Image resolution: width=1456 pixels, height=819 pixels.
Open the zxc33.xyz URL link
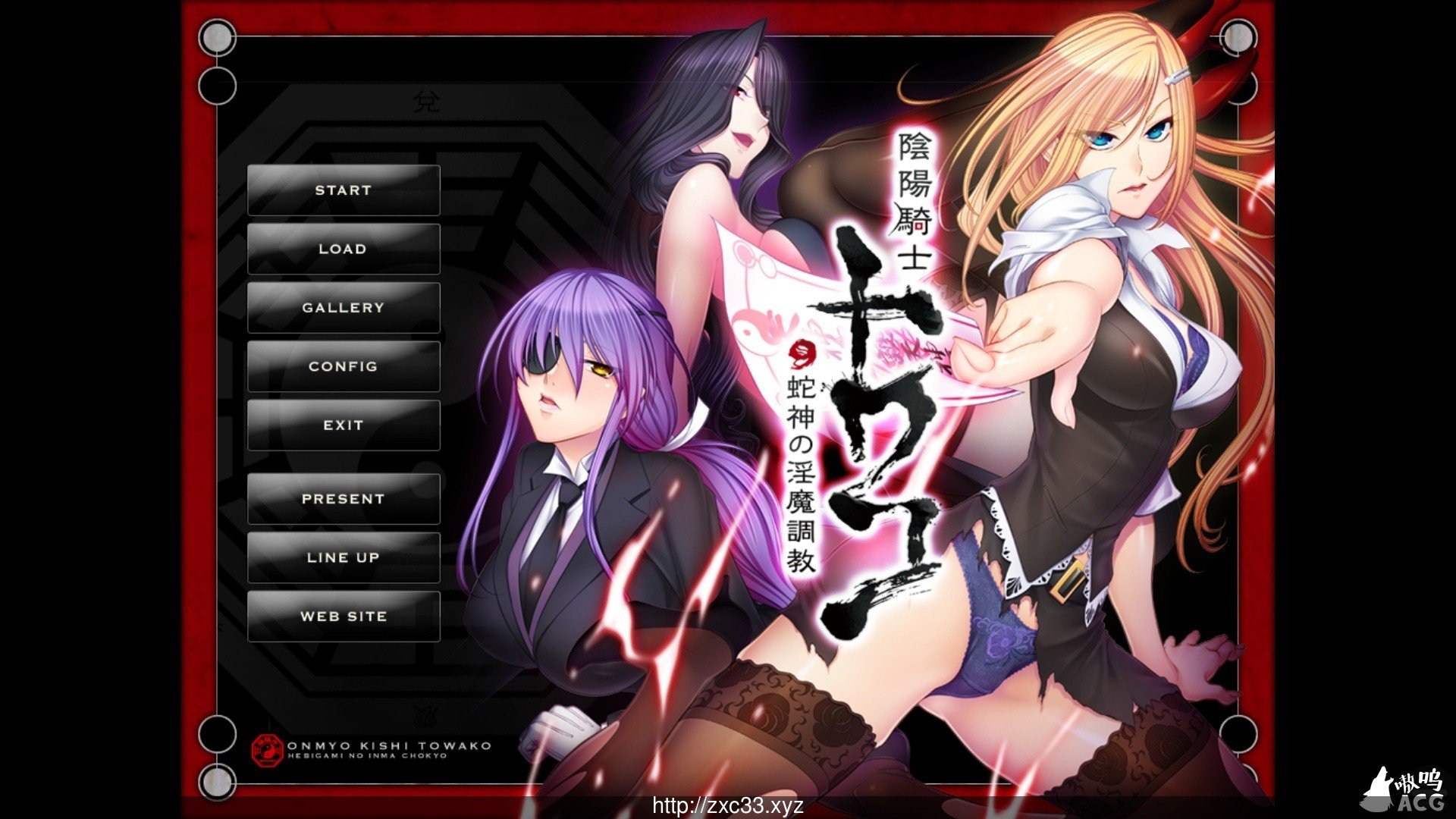click(728, 806)
